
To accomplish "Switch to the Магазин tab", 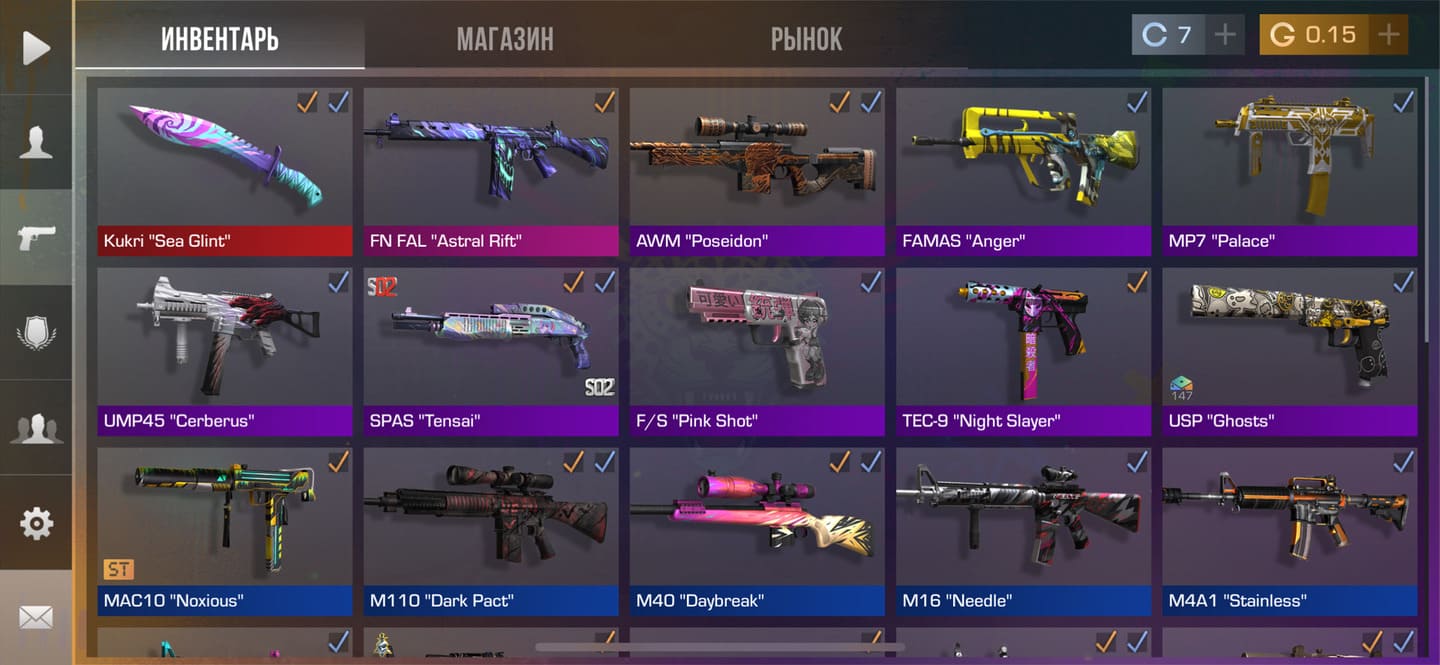I will click(504, 39).
